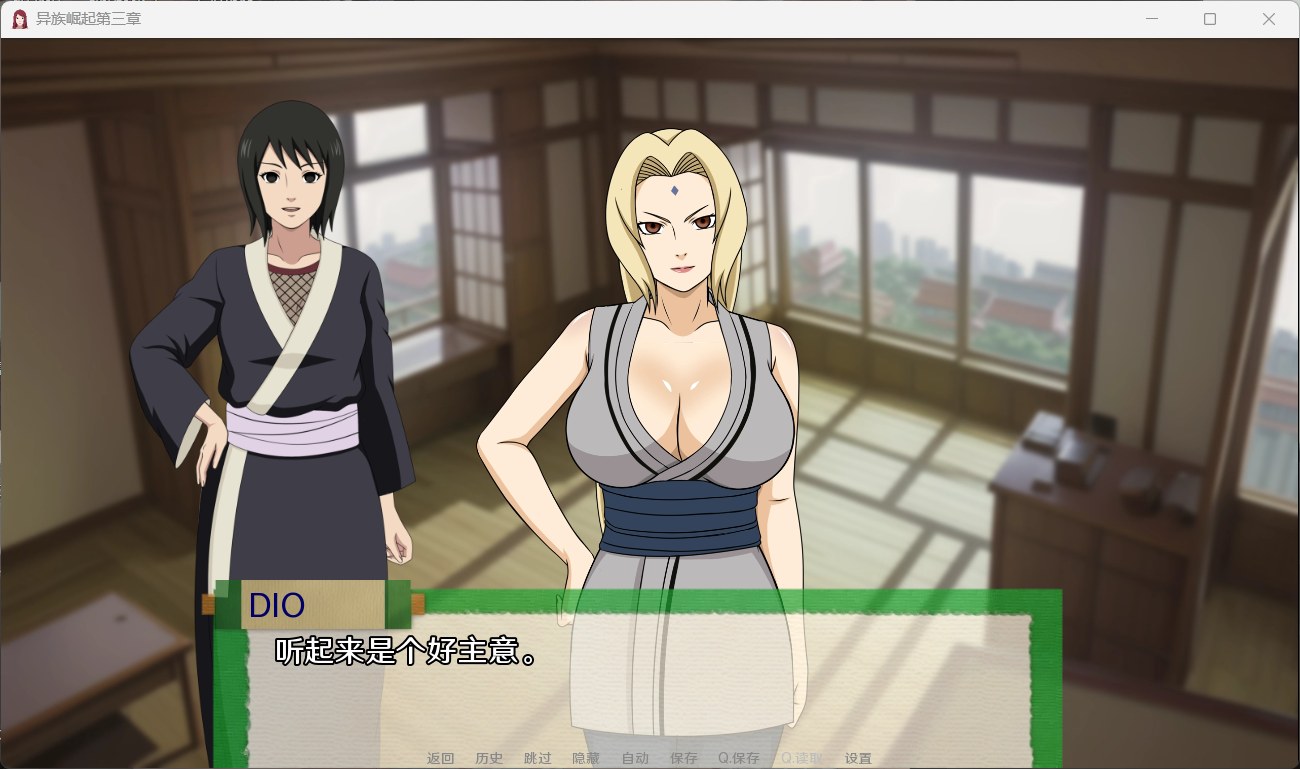Viewport: 1300px width, 769px height.
Task: Open the 历史 (History) log
Action: pos(489,758)
